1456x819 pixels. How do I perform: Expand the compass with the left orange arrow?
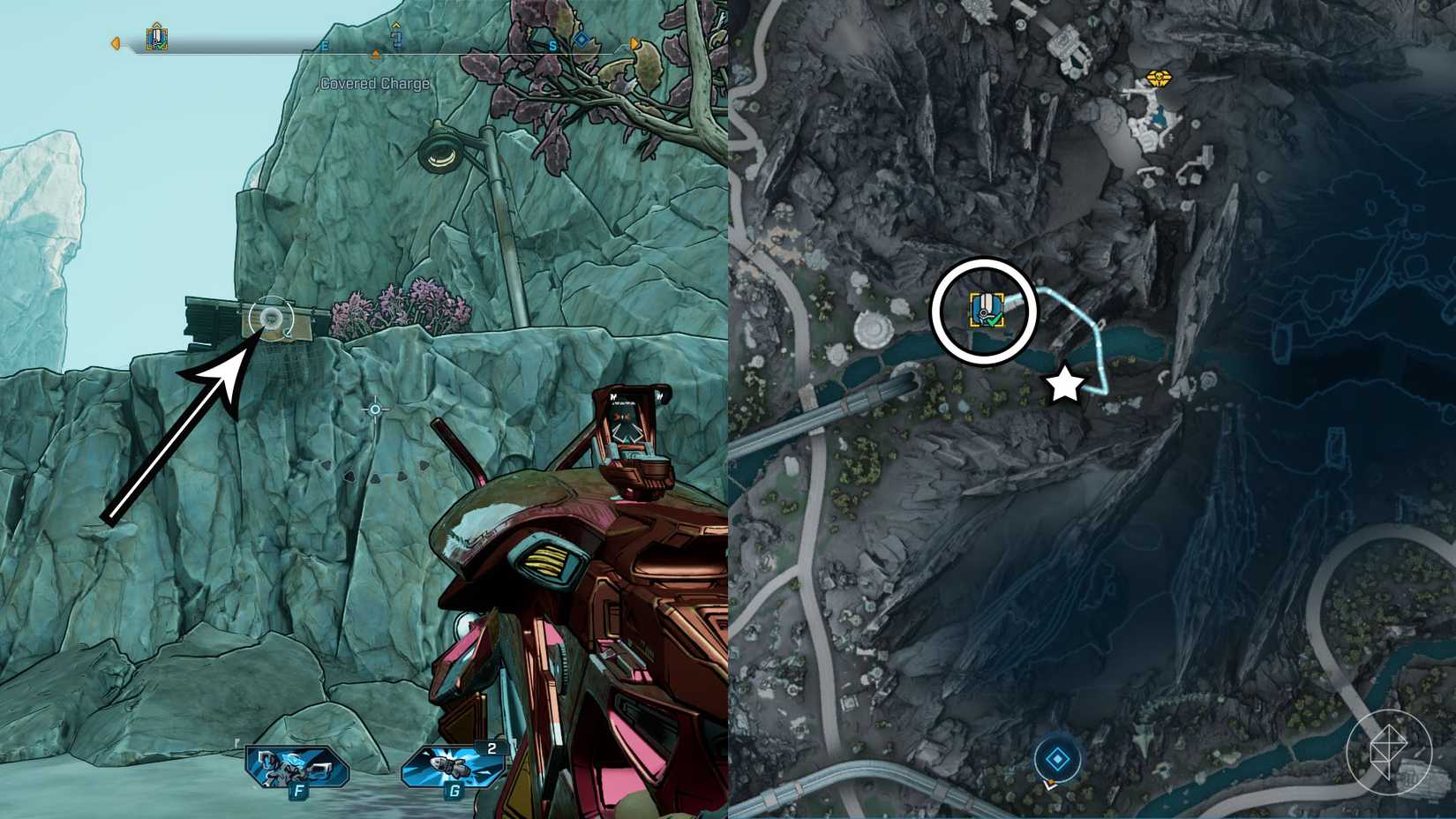[x=116, y=42]
